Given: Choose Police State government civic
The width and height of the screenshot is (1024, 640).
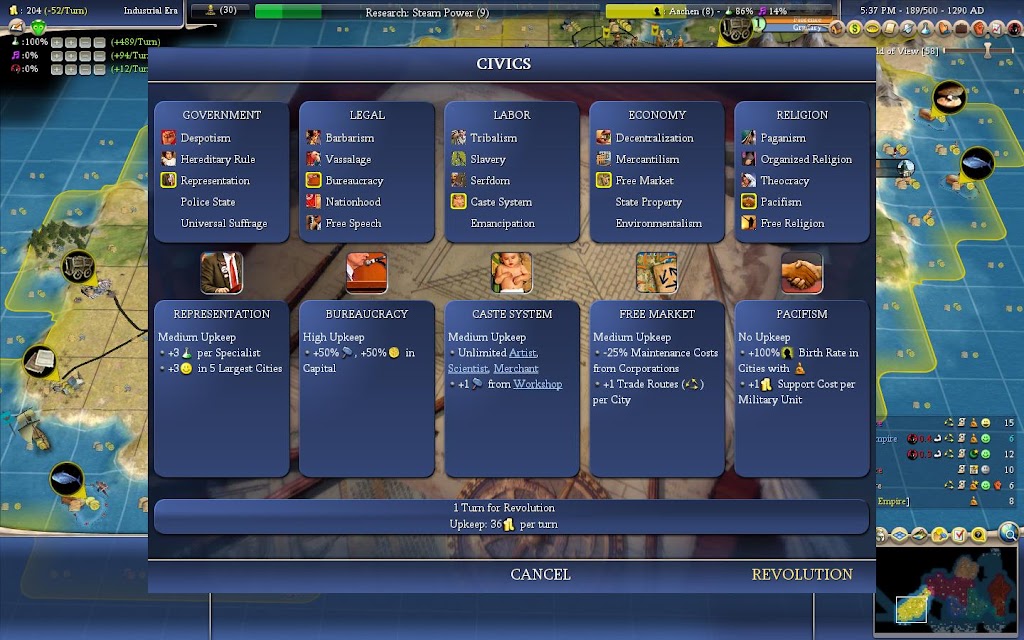Looking at the screenshot, I should point(208,202).
